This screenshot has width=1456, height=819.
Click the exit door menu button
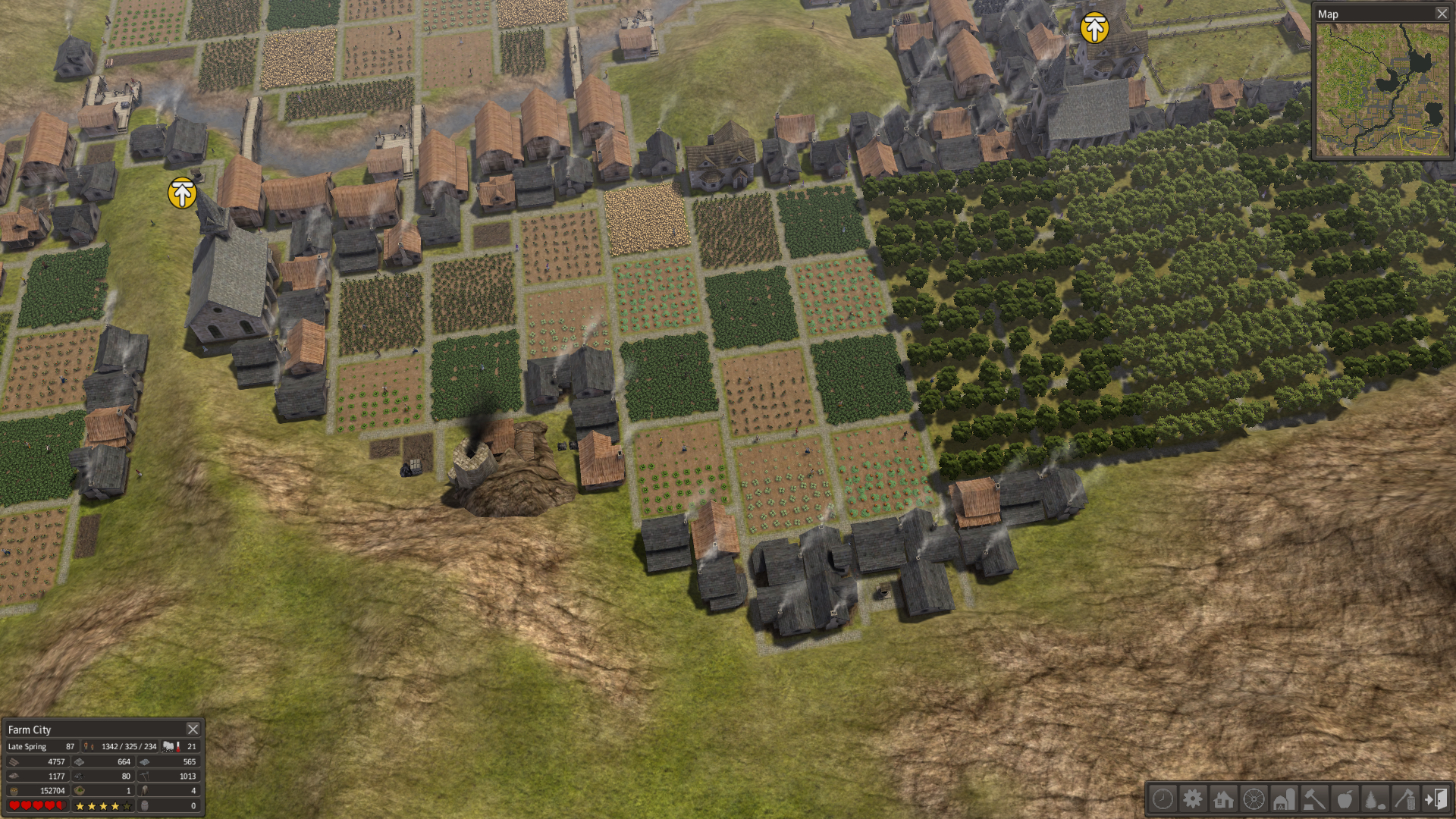[x=1436, y=799]
